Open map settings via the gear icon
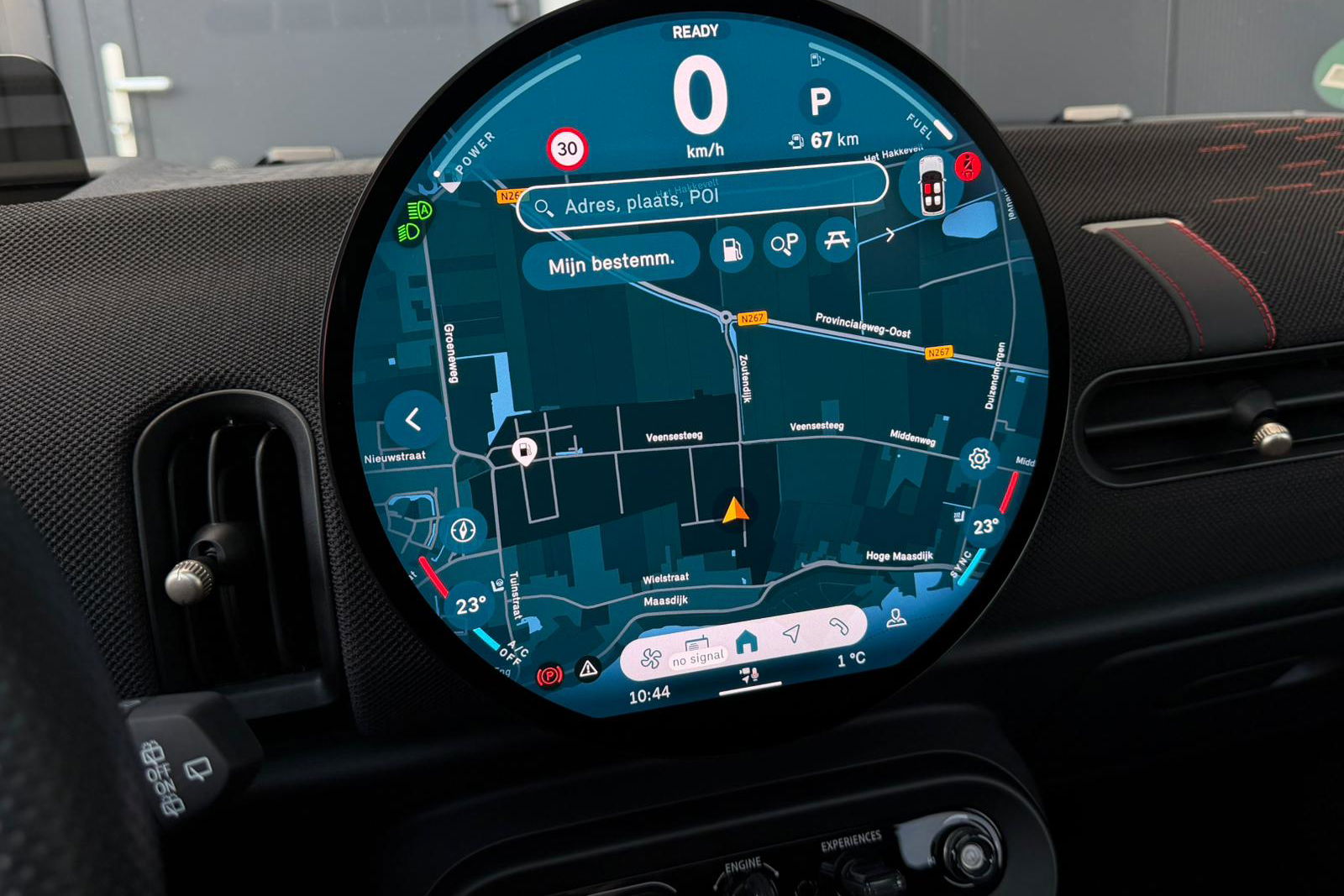The image size is (1344, 896). [x=979, y=458]
